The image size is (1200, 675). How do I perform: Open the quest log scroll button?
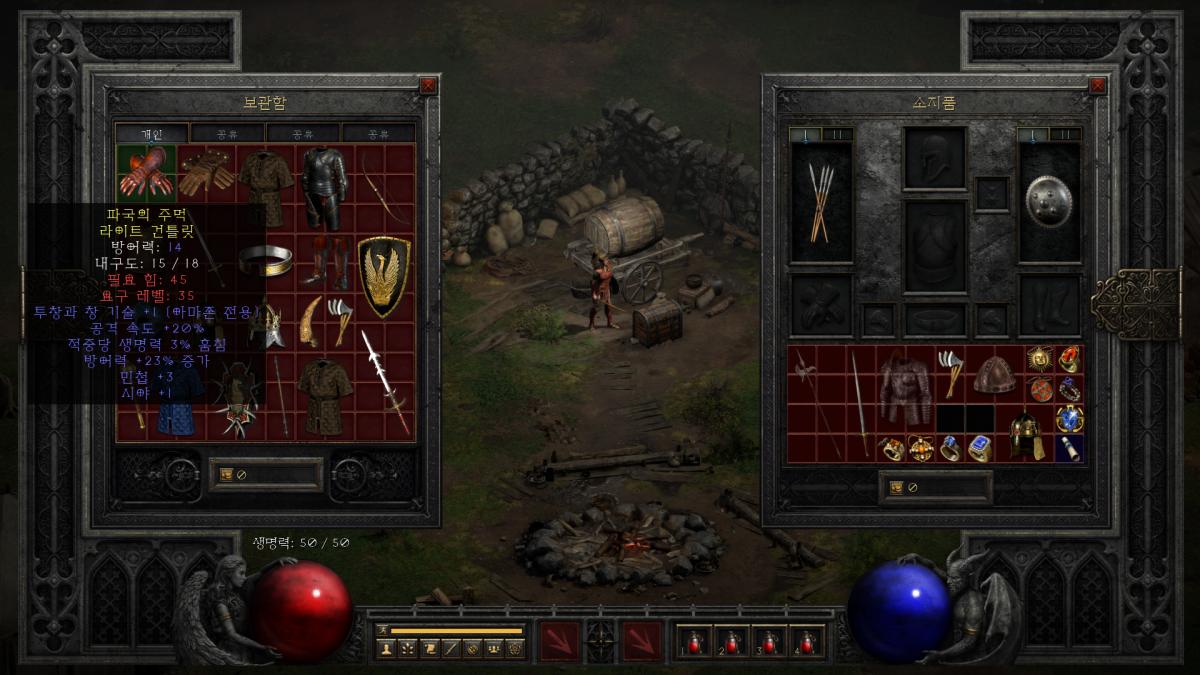point(429,648)
